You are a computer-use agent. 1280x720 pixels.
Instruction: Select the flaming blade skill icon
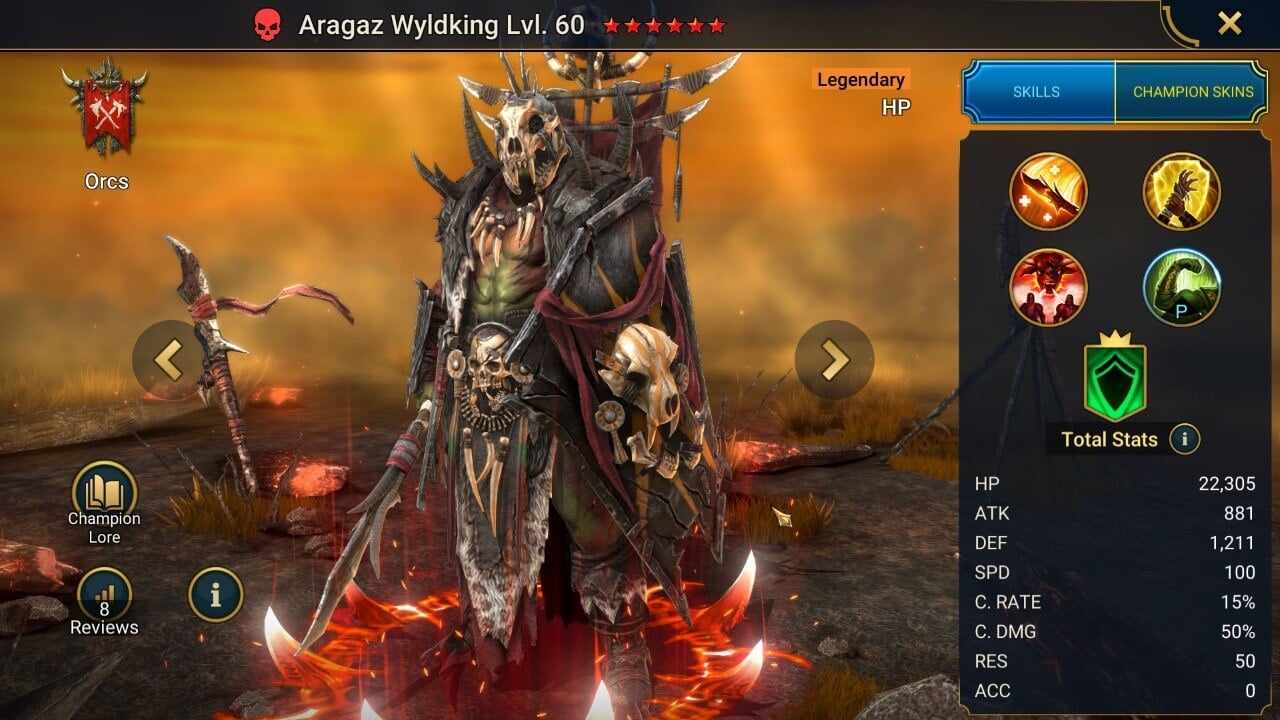pos(1048,191)
